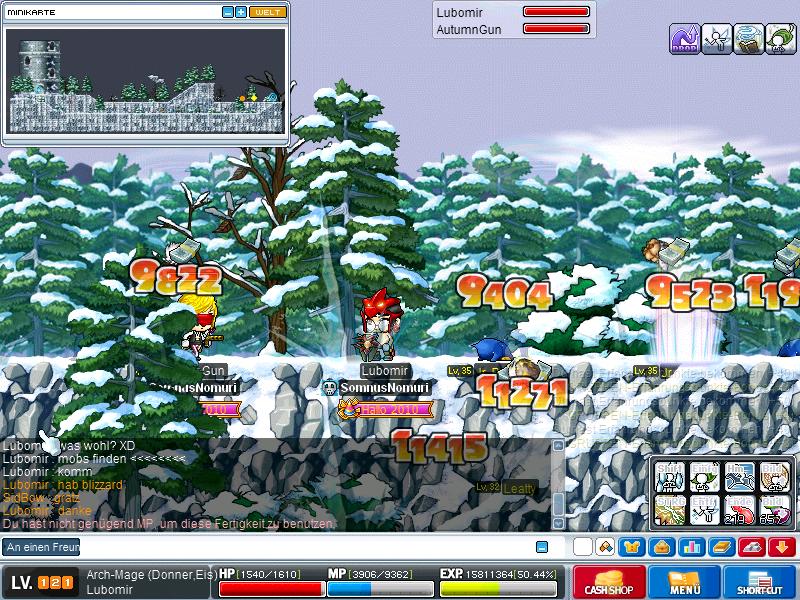Click the minimap's minus button

click(x=228, y=12)
